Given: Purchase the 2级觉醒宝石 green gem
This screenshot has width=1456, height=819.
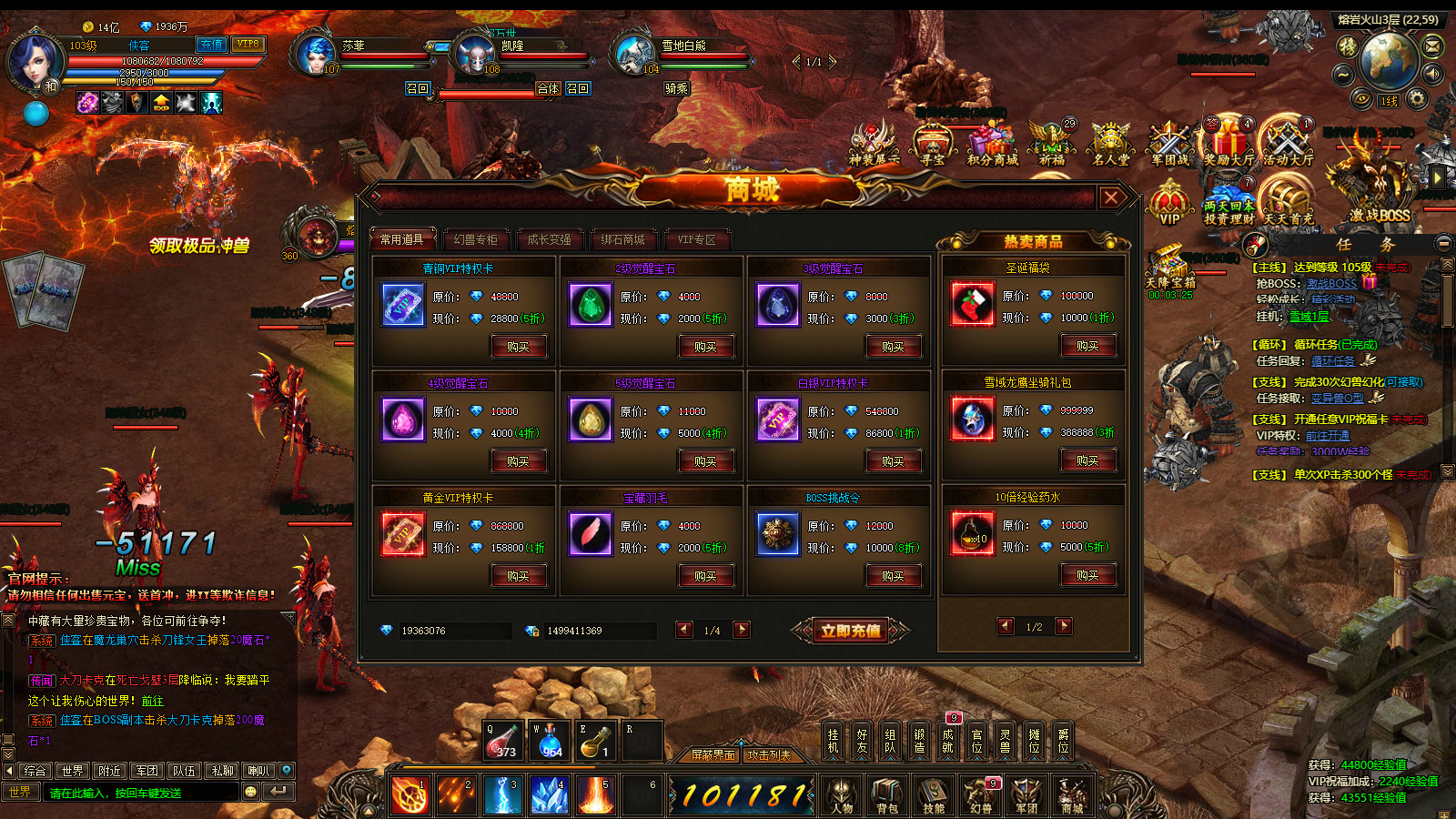Looking at the screenshot, I should 705,347.
